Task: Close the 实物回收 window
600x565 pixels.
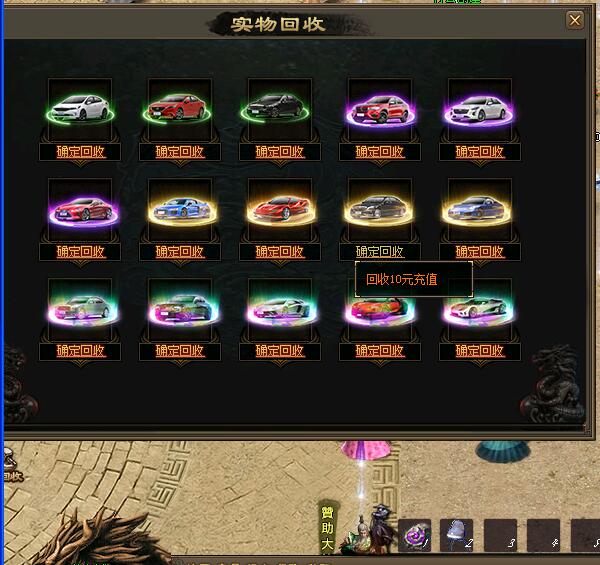Action: click(x=574, y=20)
